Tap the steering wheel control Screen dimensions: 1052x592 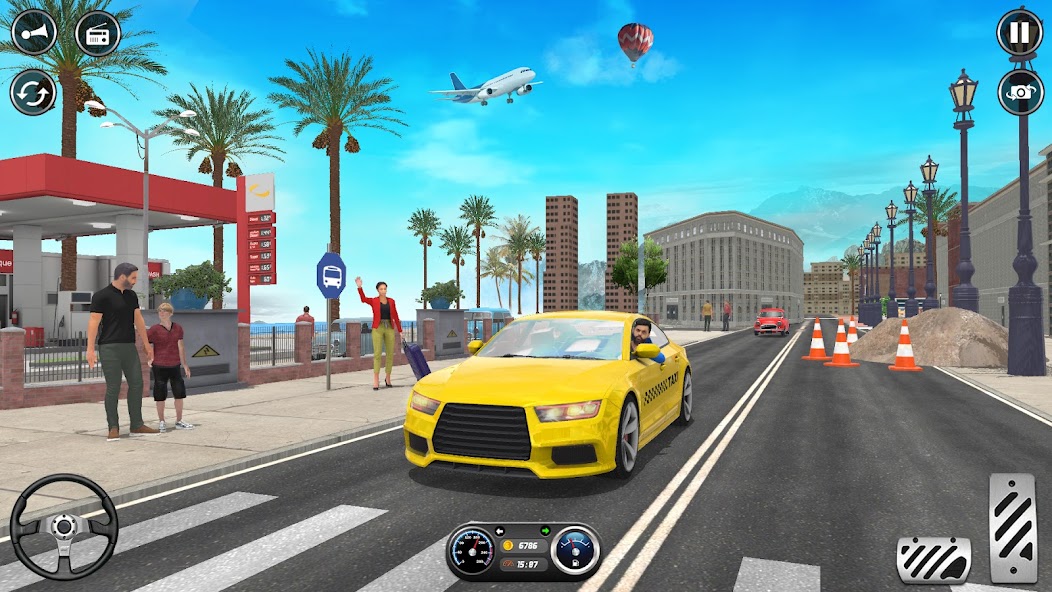(64, 526)
